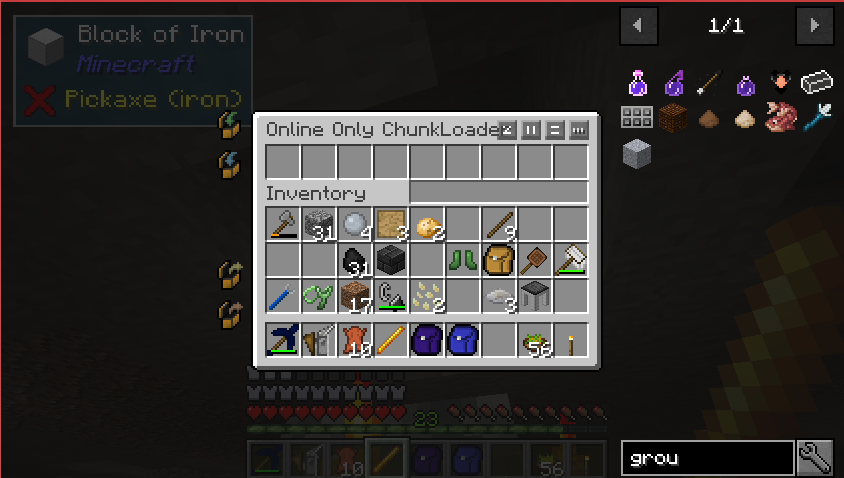Select the gray stone block in item list
This screenshot has width=844, height=478.
click(637, 153)
